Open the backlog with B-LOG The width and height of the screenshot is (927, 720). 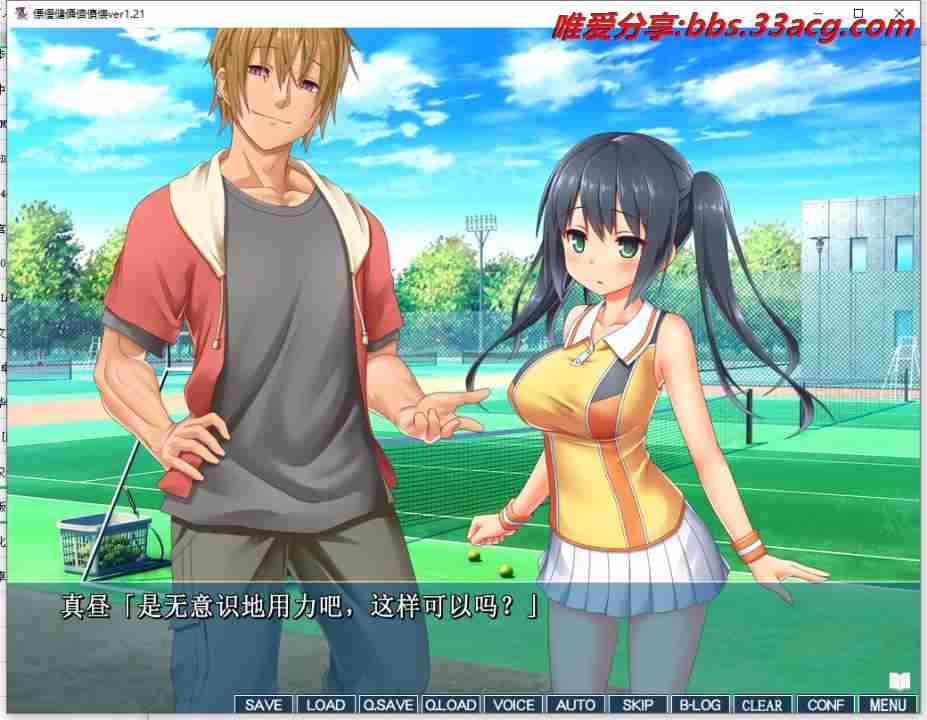point(699,705)
